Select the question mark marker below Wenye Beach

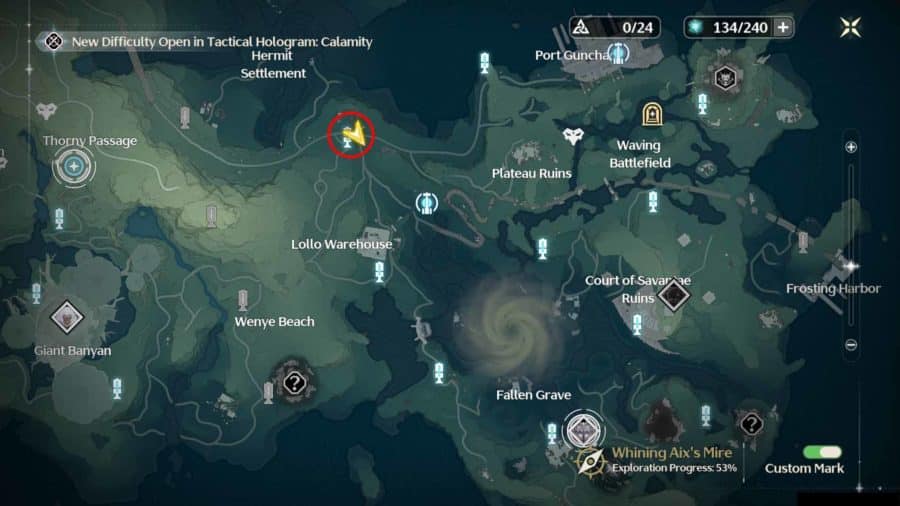click(x=294, y=382)
